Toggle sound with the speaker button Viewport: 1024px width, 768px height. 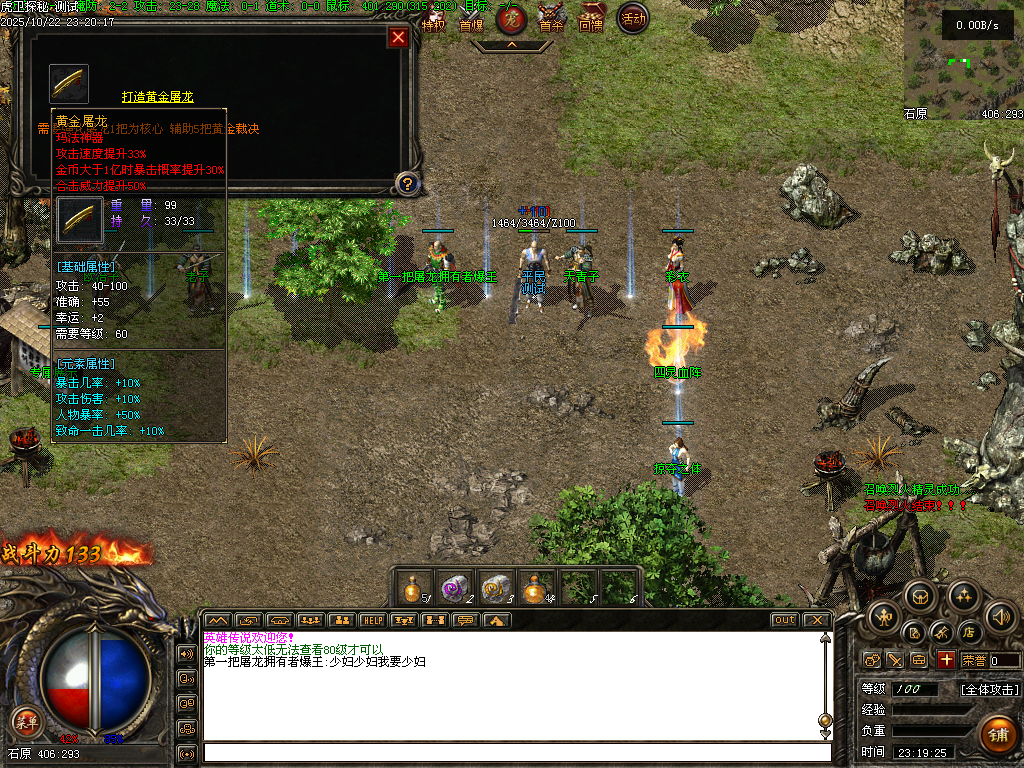[1000, 616]
